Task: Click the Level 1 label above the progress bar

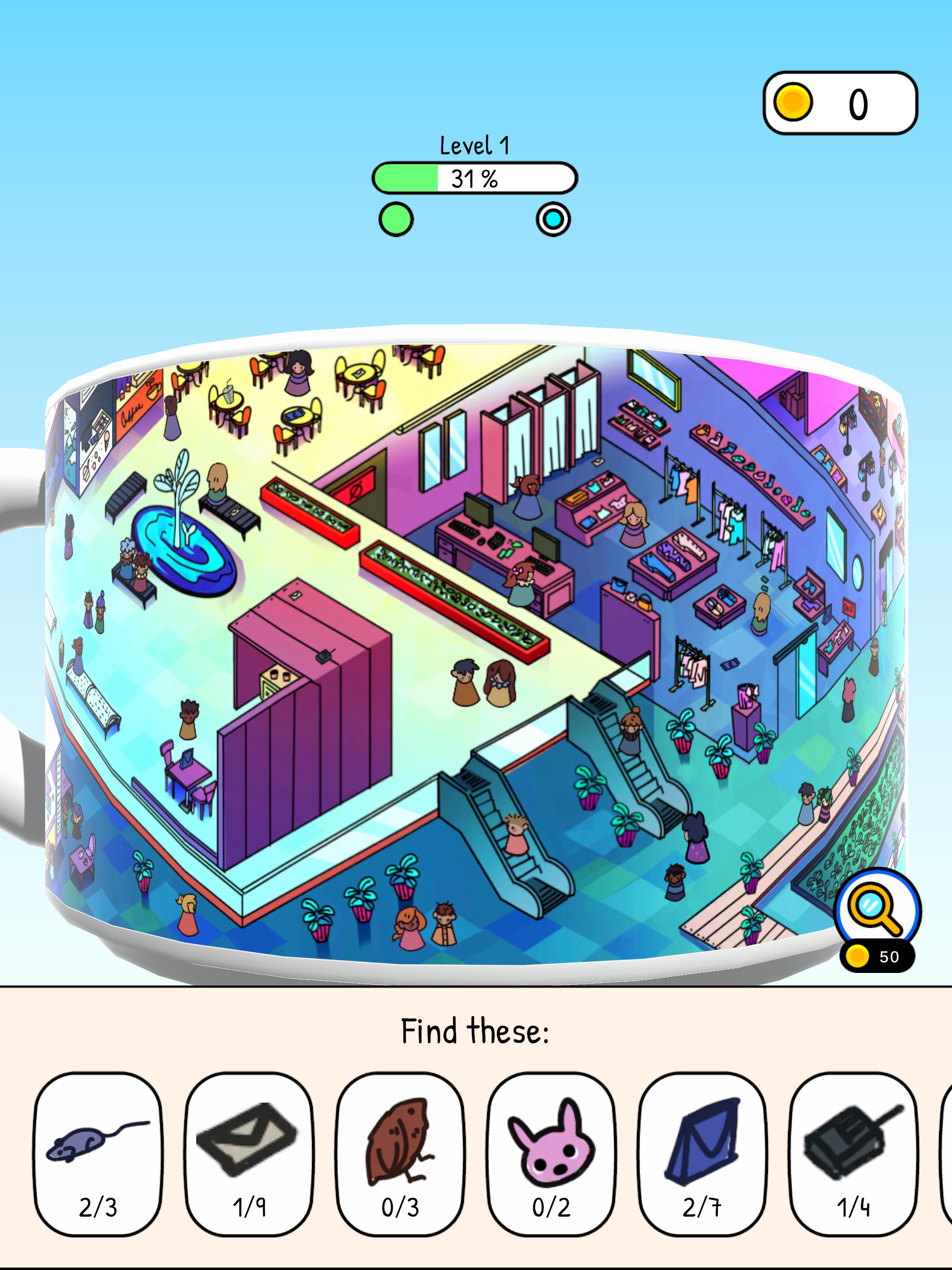Action: pyautogui.click(x=475, y=146)
